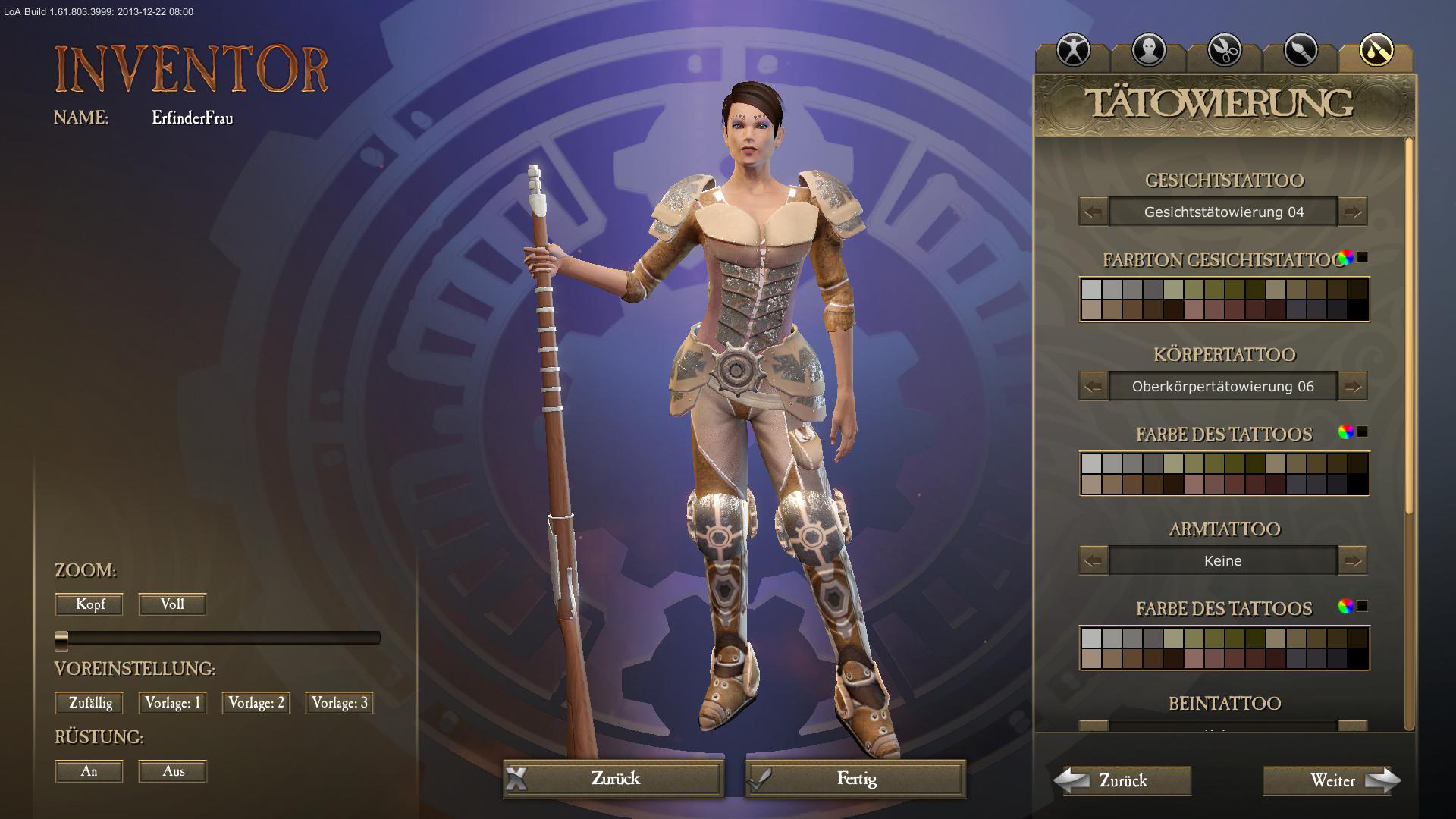Turn armor on with An
The width and height of the screenshot is (1456, 819).
89,771
